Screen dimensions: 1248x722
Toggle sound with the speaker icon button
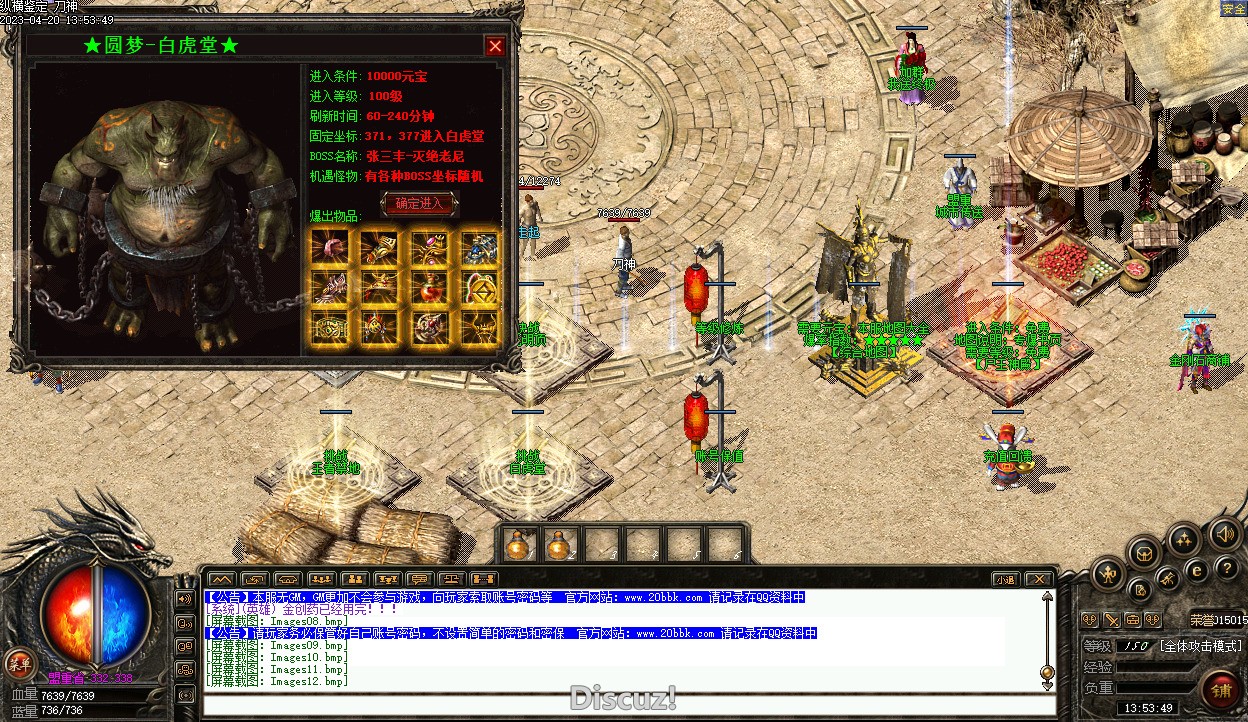tap(1224, 535)
